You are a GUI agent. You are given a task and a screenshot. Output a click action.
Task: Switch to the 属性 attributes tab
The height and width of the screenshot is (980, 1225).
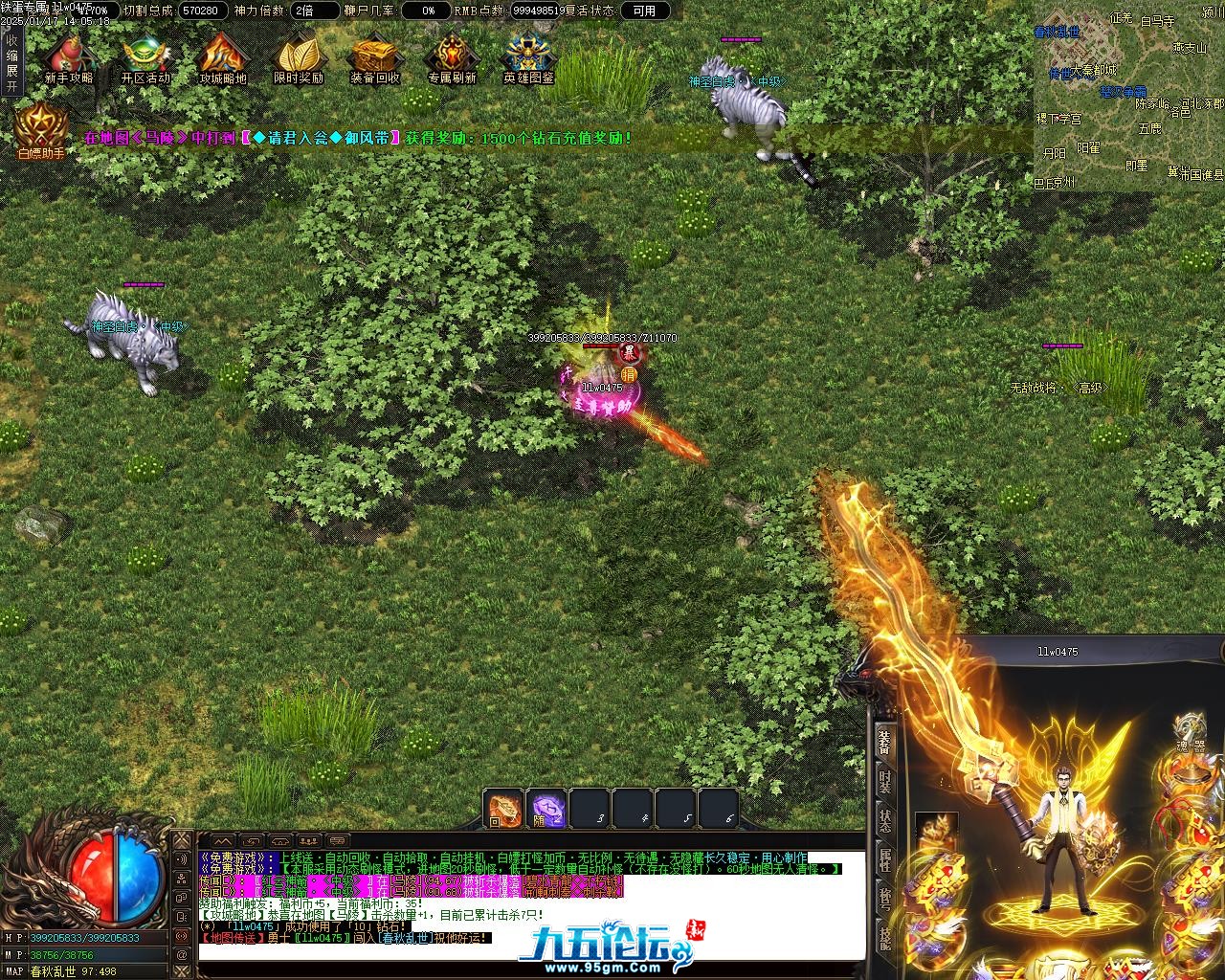pyautogui.click(x=884, y=859)
